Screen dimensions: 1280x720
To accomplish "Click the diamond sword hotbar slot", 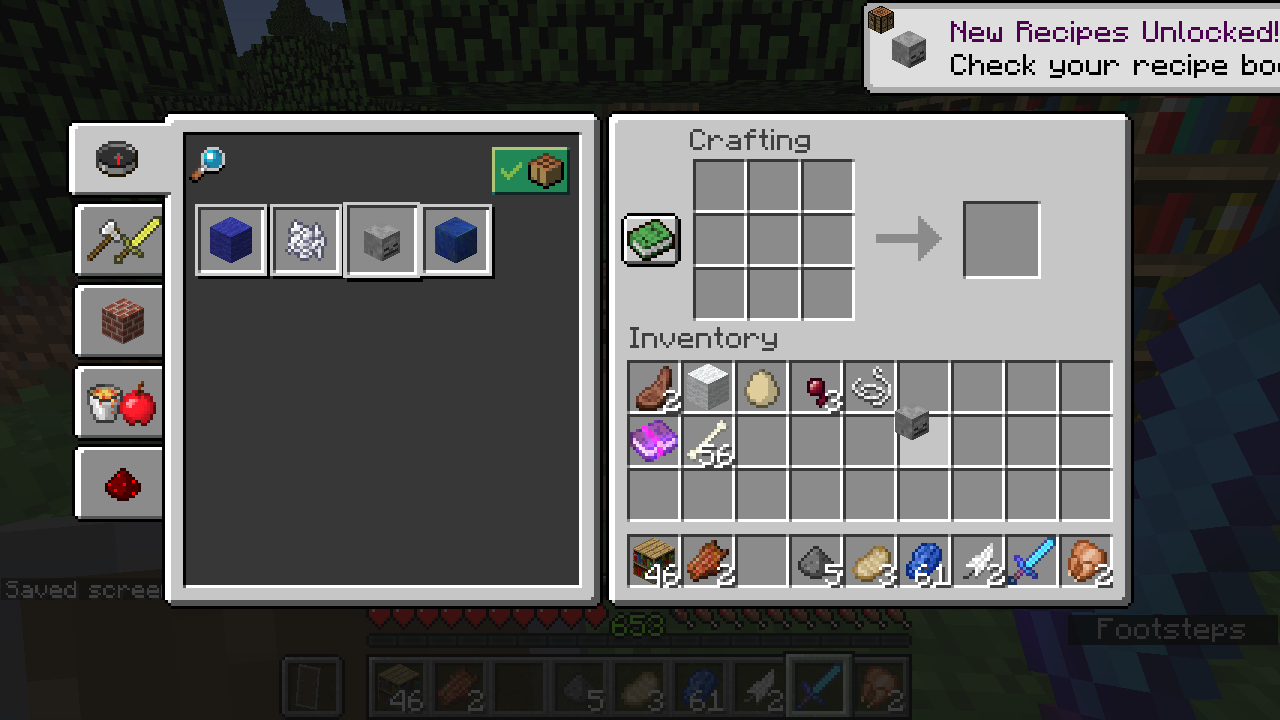I will point(1032,561).
